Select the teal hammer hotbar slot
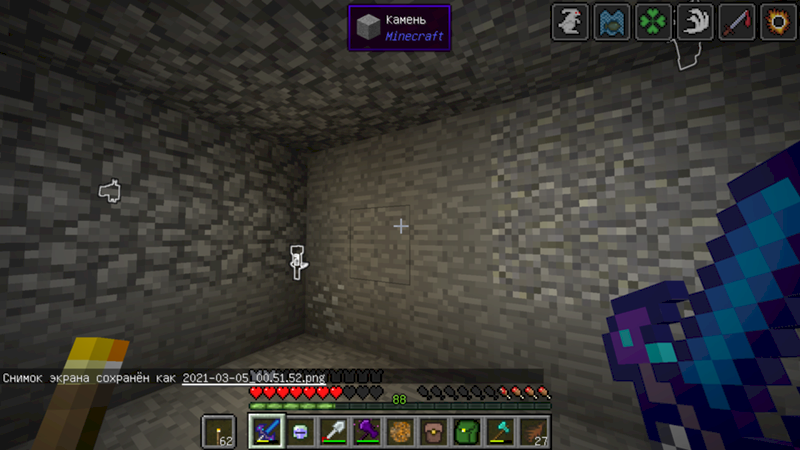 pyautogui.click(x=501, y=432)
